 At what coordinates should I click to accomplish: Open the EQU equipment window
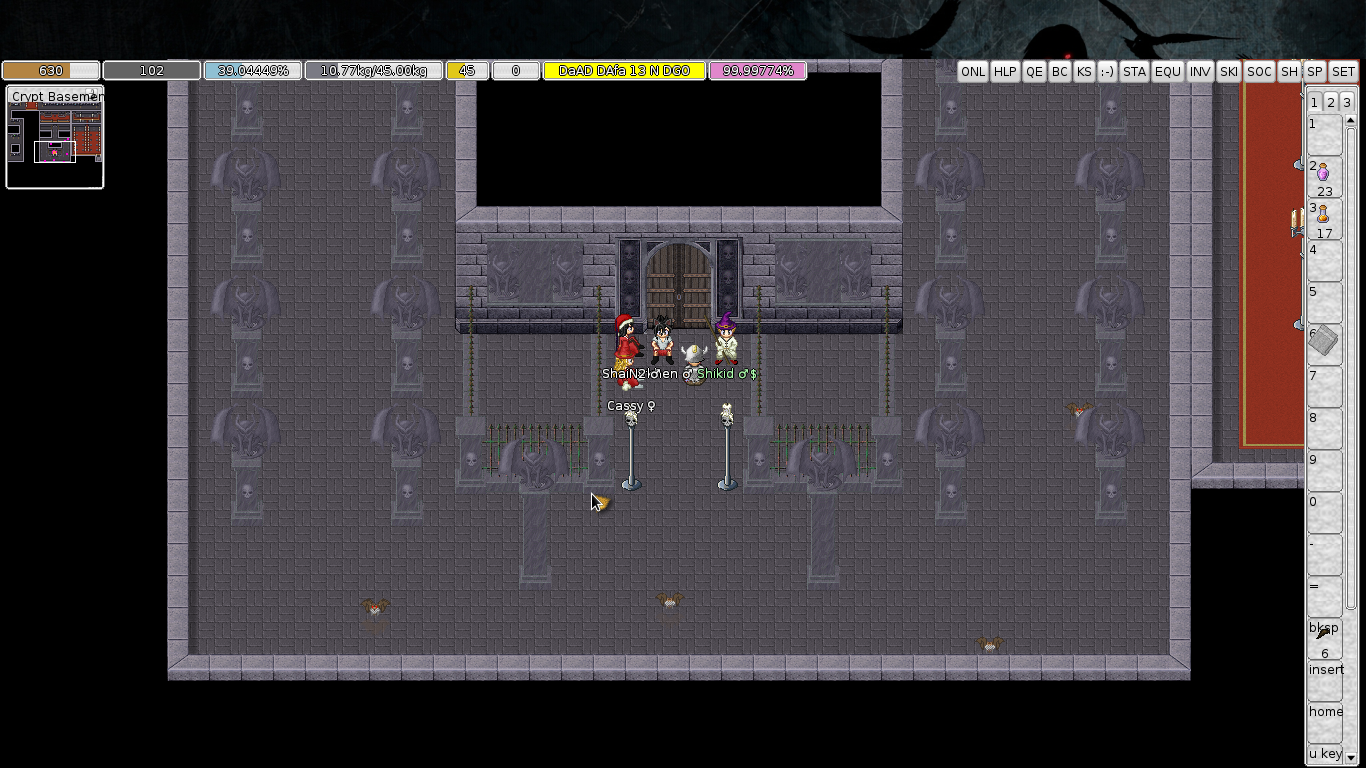pos(1167,72)
